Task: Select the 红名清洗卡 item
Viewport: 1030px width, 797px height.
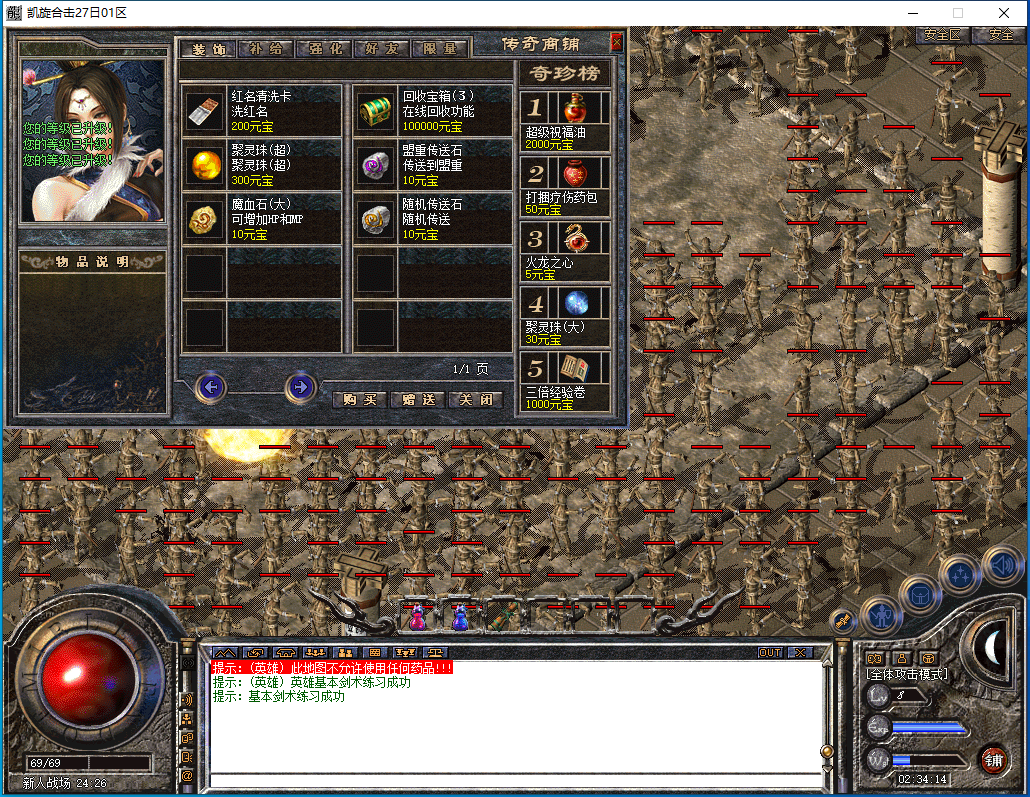Action: point(261,111)
